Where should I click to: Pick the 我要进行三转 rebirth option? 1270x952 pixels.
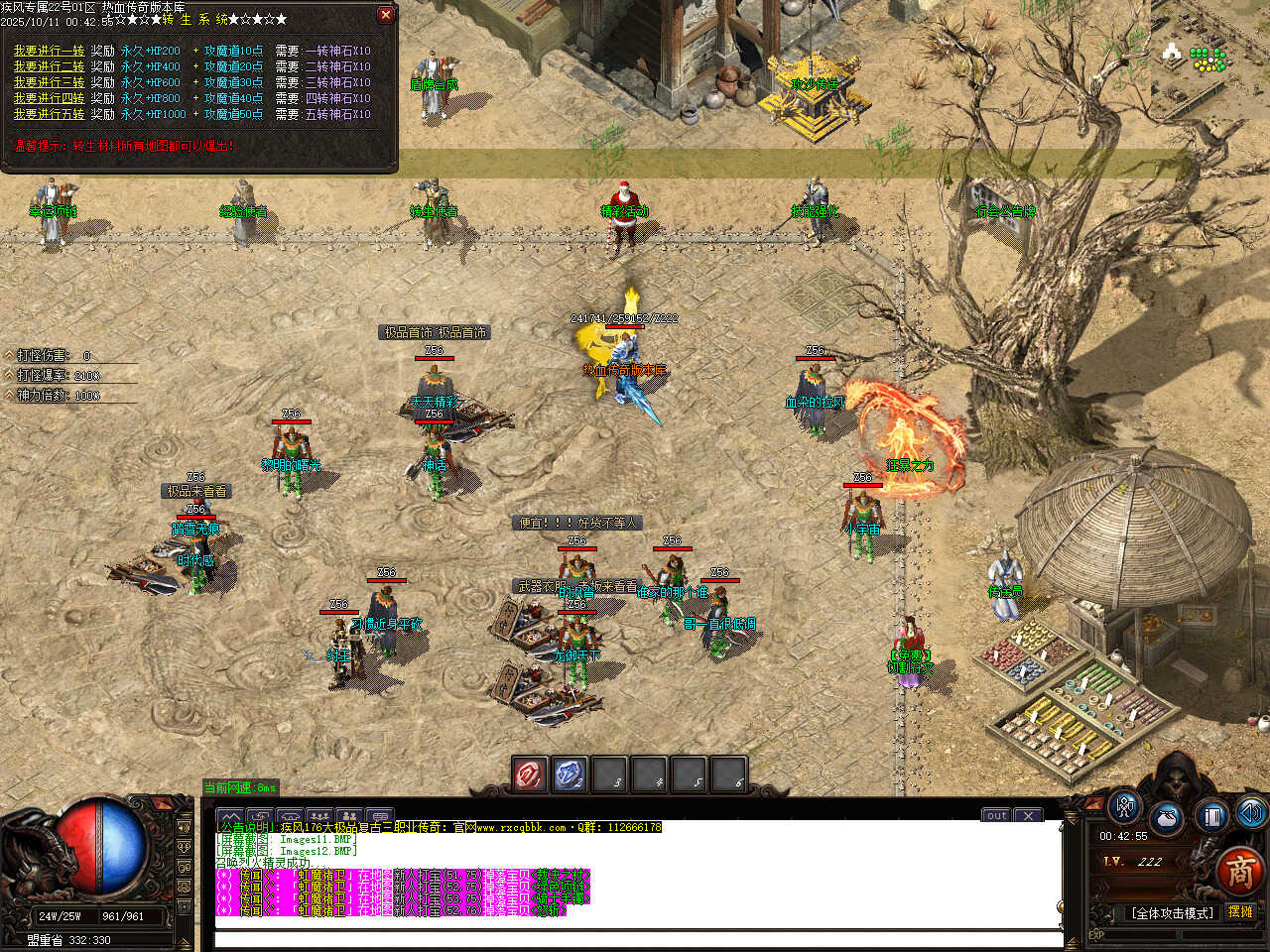tap(49, 82)
